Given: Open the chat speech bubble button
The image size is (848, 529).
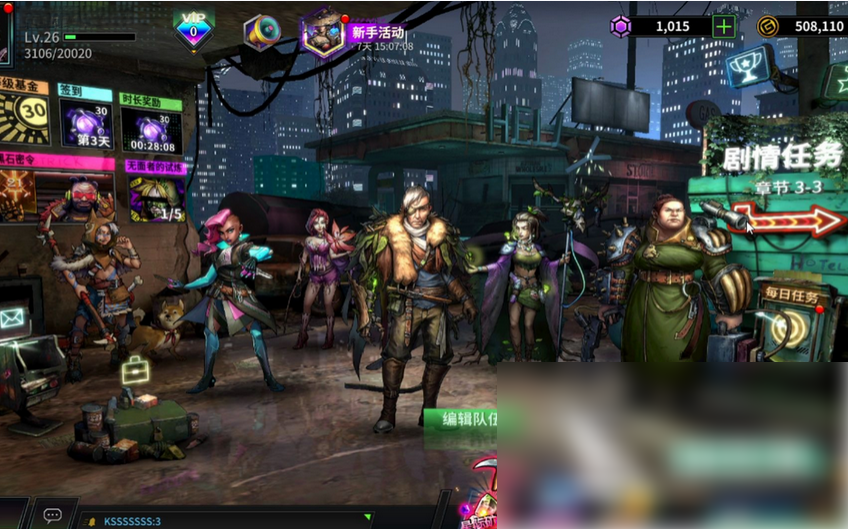Looking at the screenshot, I should (53, 515).
